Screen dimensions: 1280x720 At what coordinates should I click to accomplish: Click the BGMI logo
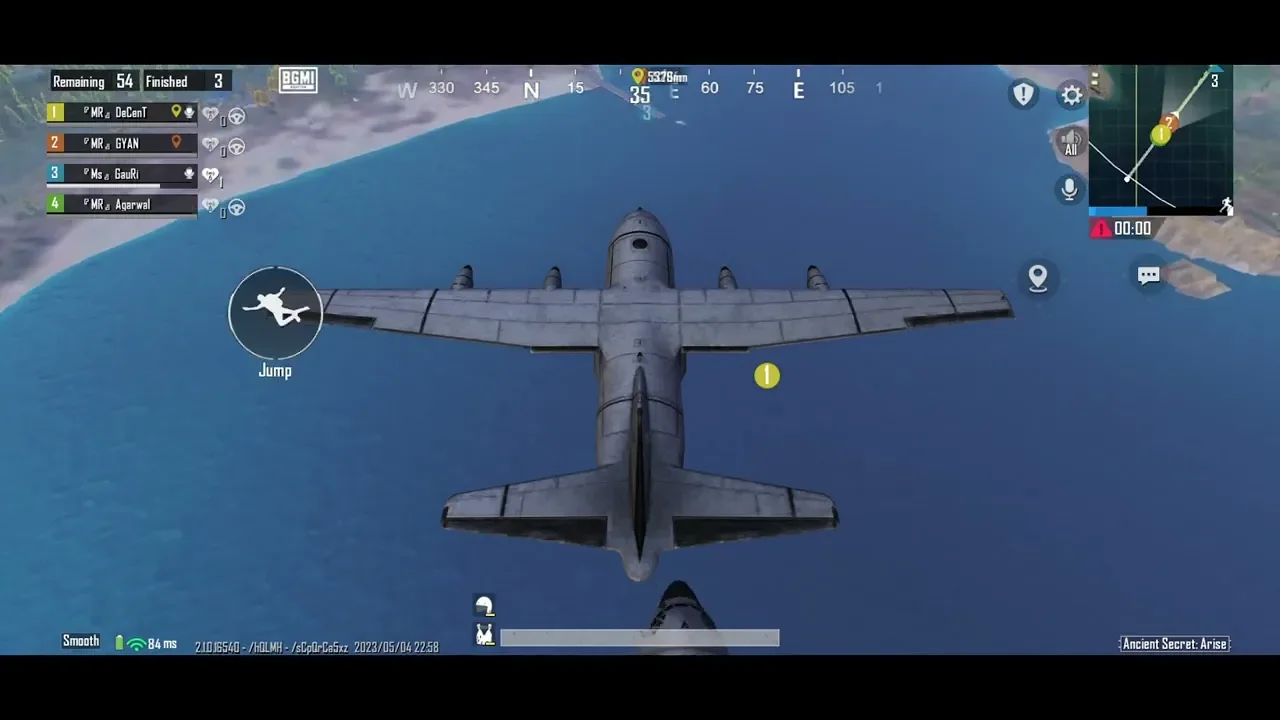click(298, 81)
